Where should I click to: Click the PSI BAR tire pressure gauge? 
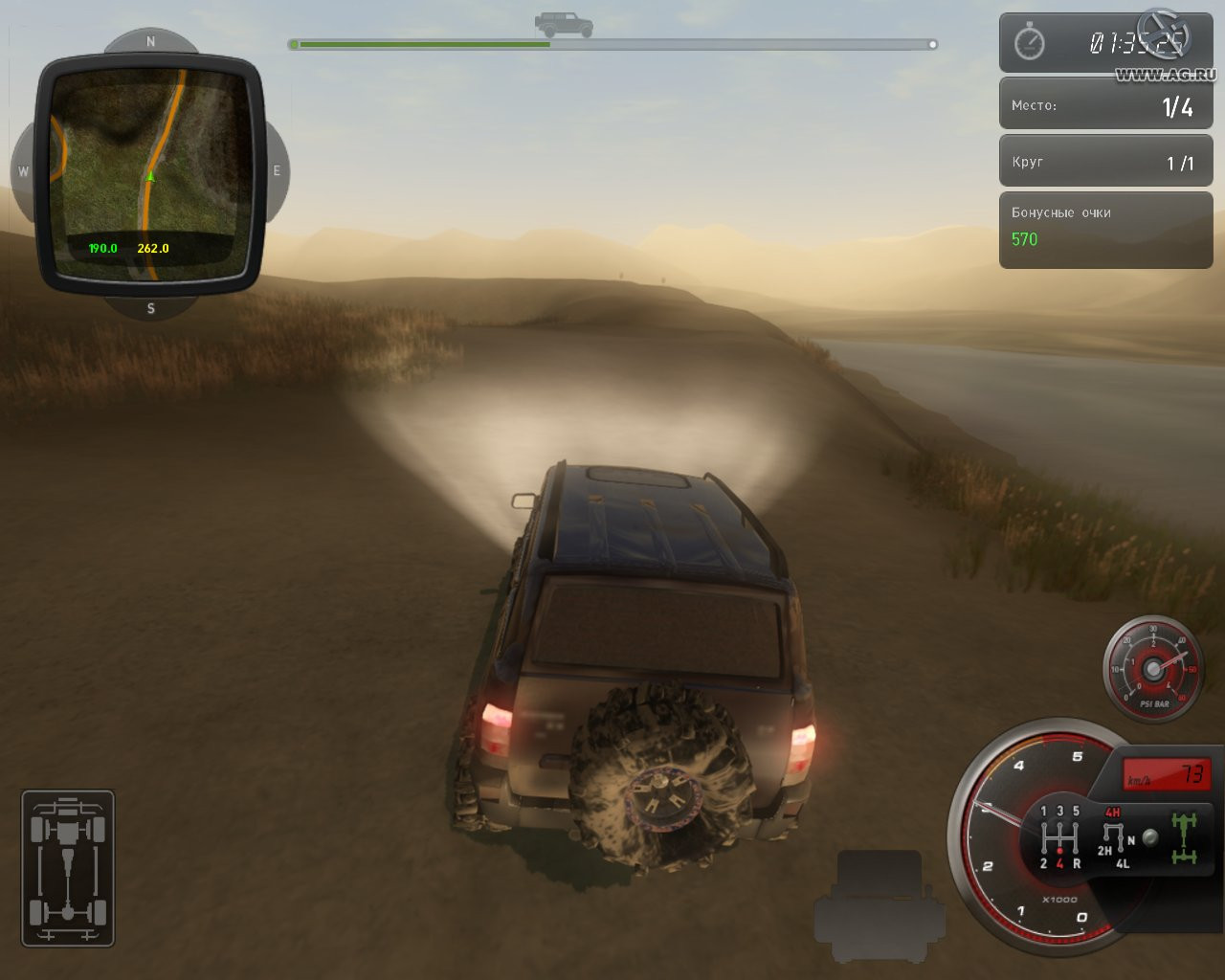point(1153,668)
